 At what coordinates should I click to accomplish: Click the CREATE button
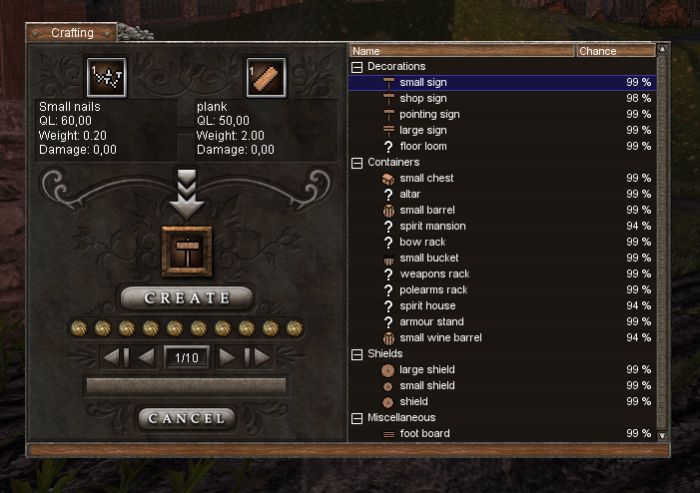pos(187,297)
